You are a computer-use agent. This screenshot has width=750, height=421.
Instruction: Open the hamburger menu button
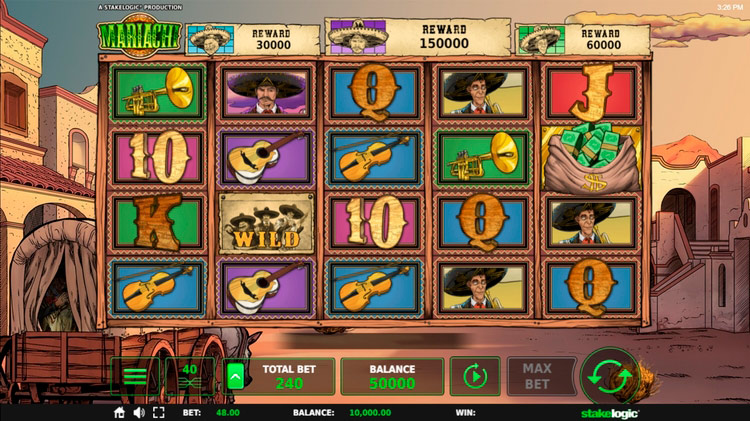click(135, 377)
